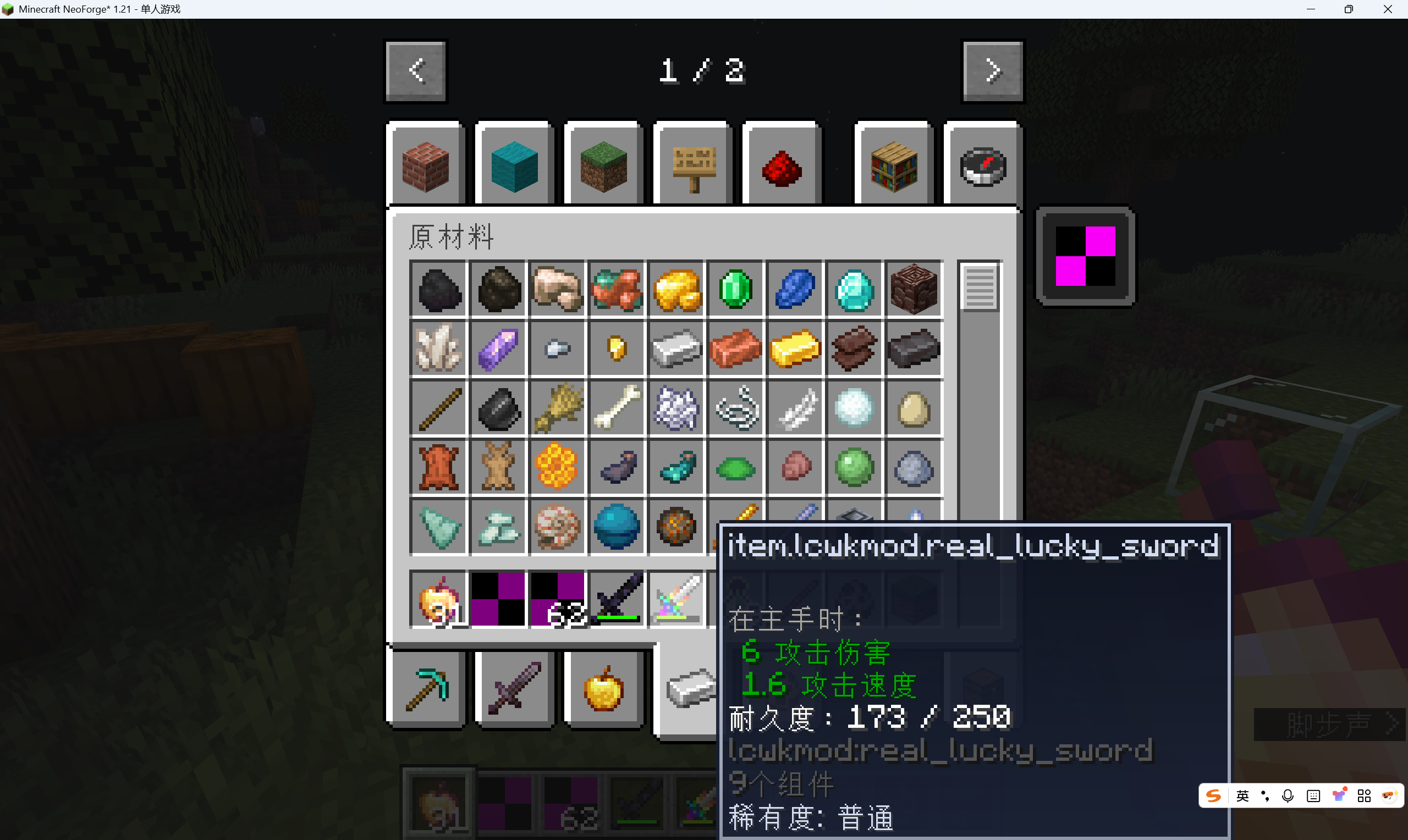Select the Colored Blocks cyan block icon

[513, 165]
